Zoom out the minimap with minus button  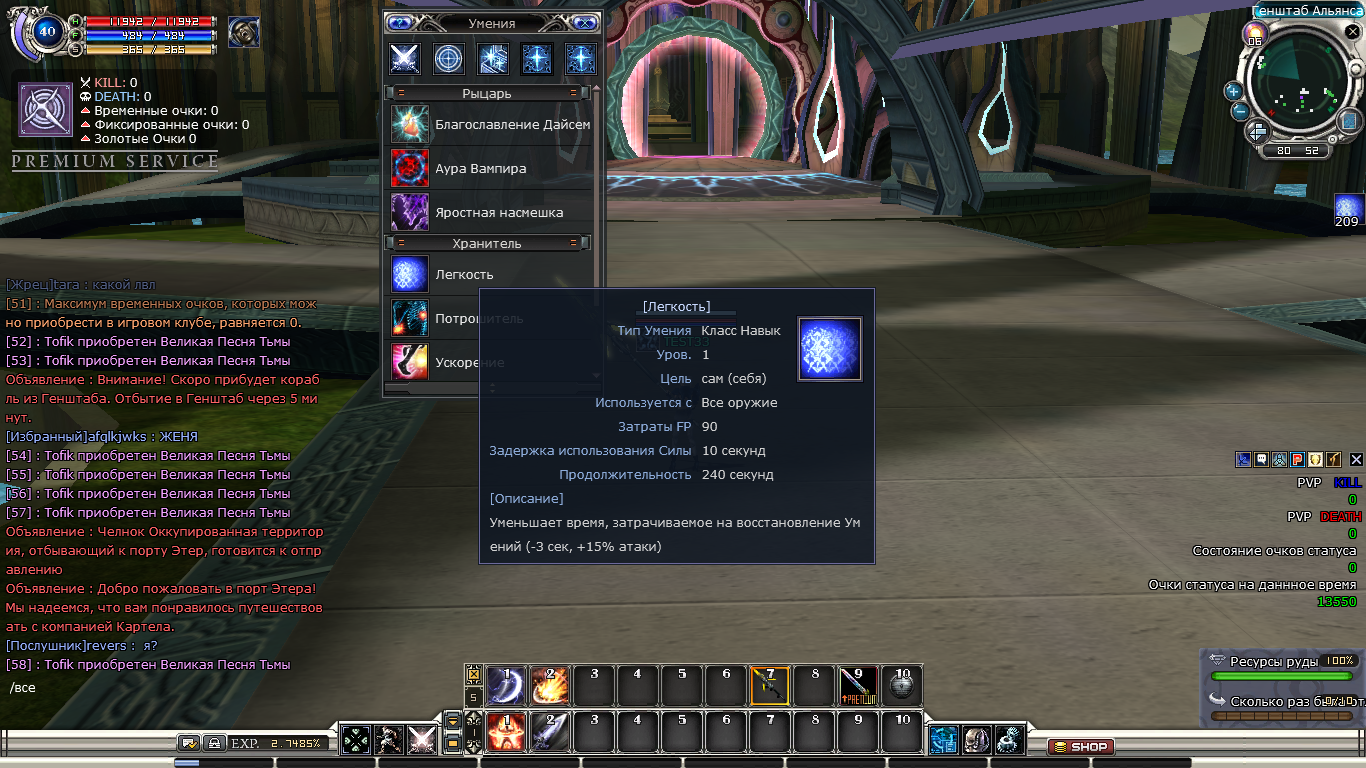pos(1239,110)
